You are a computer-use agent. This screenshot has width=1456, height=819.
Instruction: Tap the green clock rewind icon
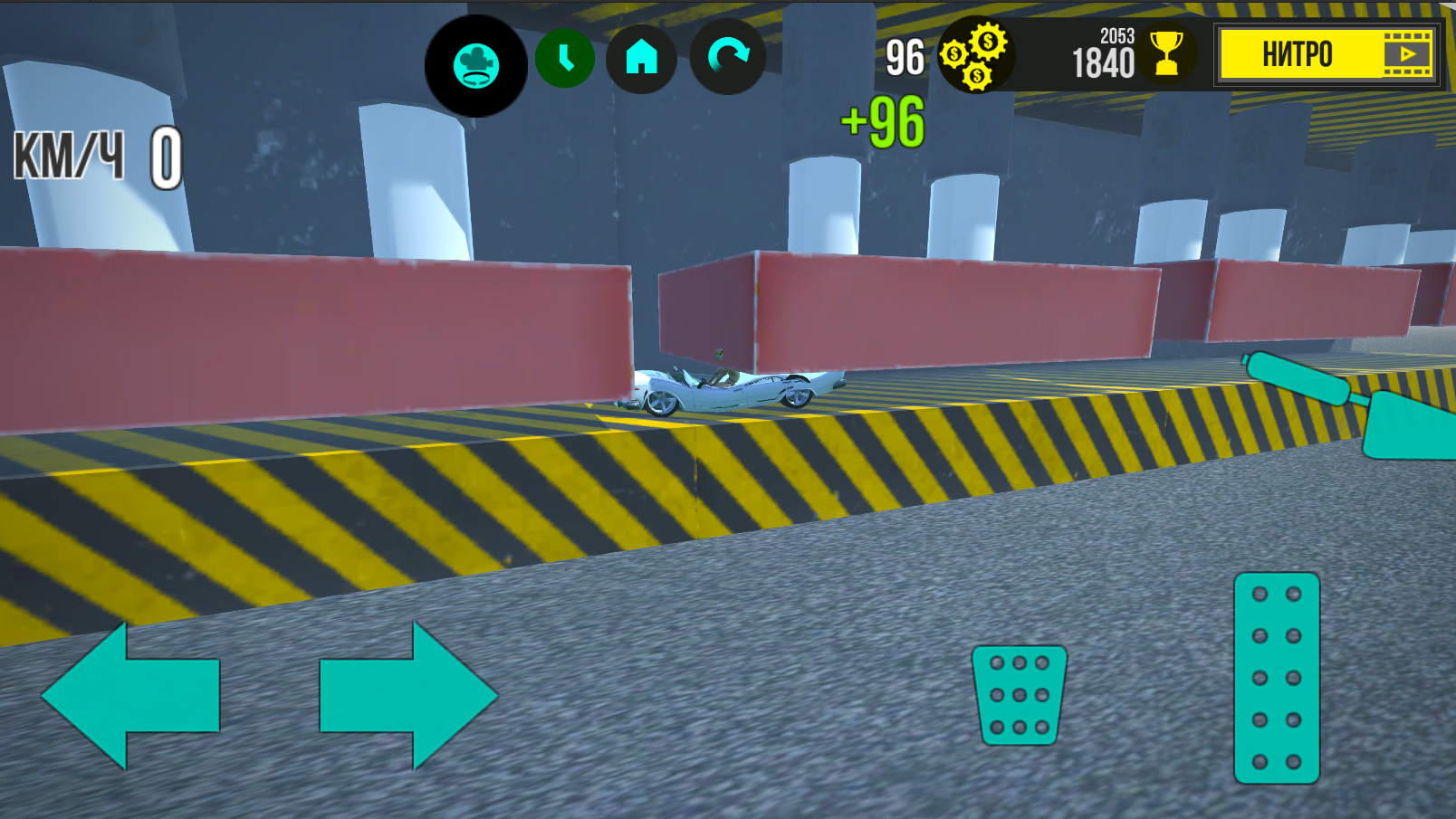(566, 57)
